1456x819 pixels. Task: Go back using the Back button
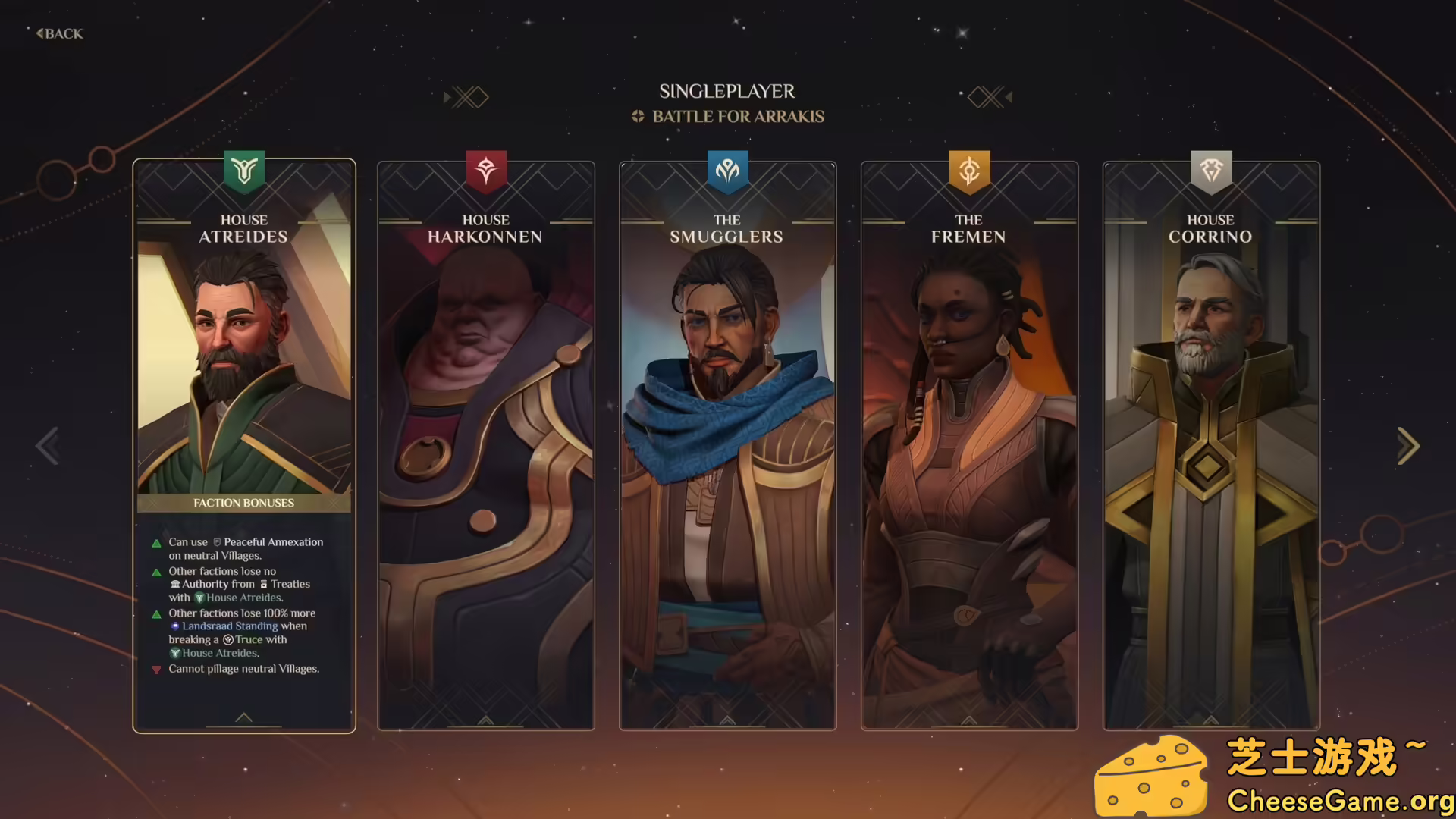(60, 33)
